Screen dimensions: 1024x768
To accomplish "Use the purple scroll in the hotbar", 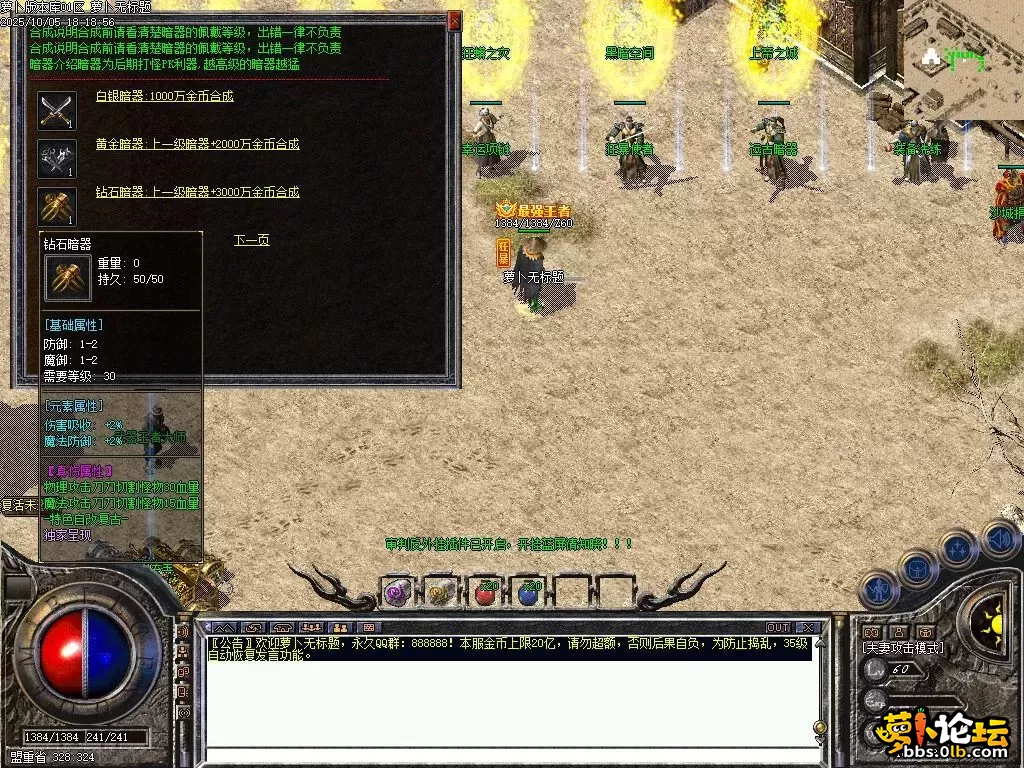I will click(x=397, y=593).
